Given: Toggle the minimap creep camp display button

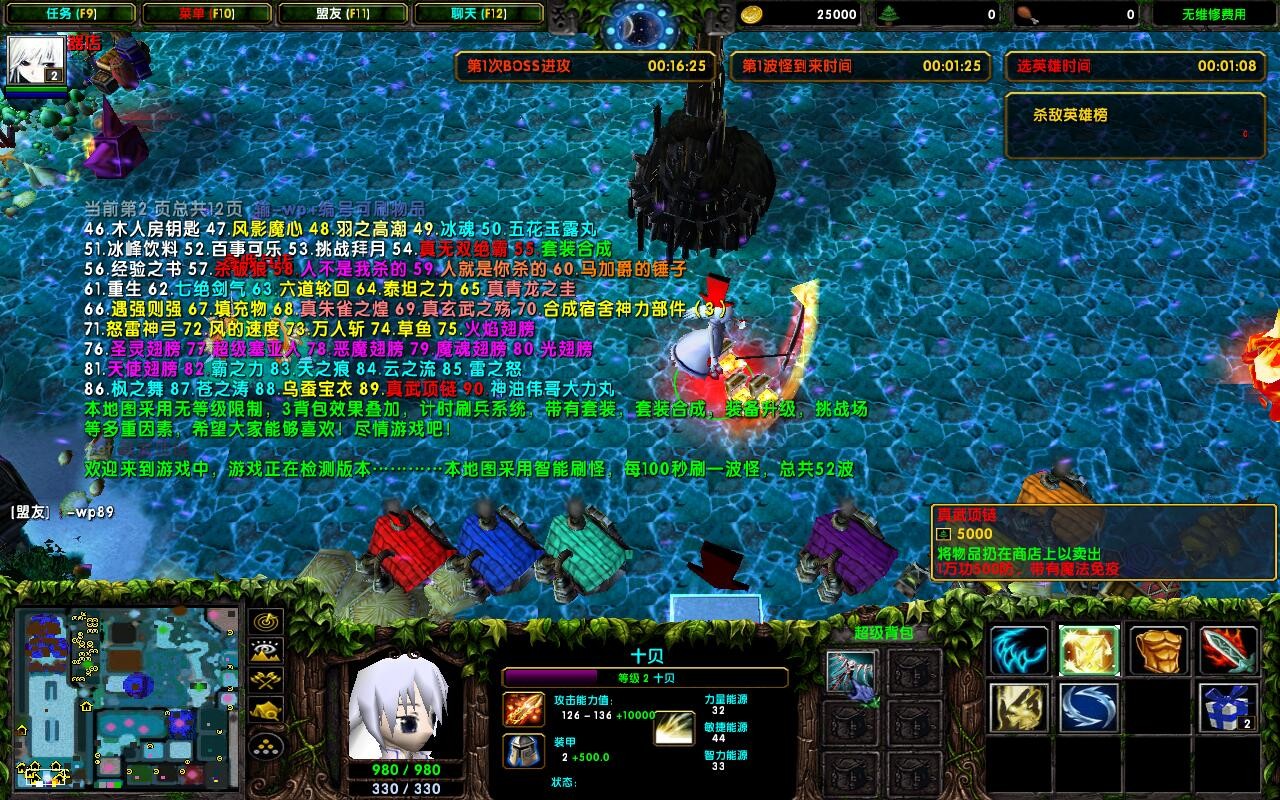Looking at the screenshot, I should click(x=266, y=711).
